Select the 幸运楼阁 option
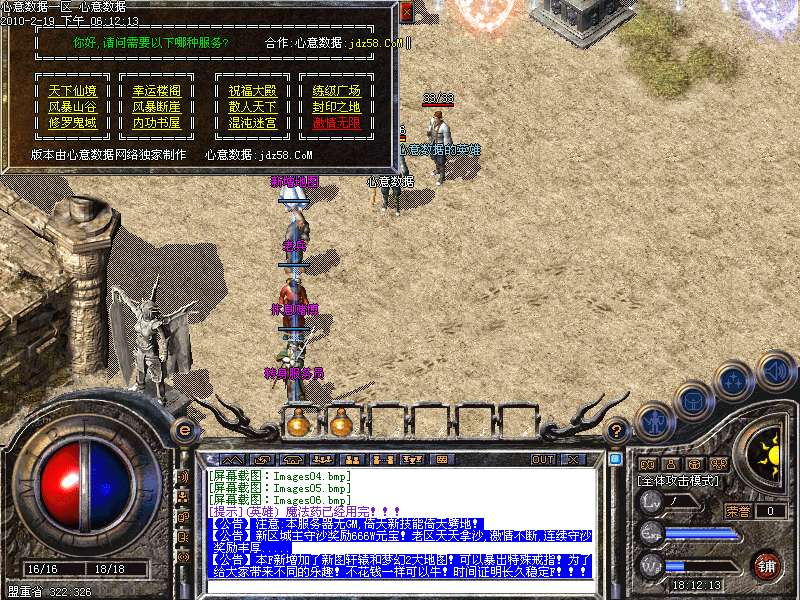 157,91
